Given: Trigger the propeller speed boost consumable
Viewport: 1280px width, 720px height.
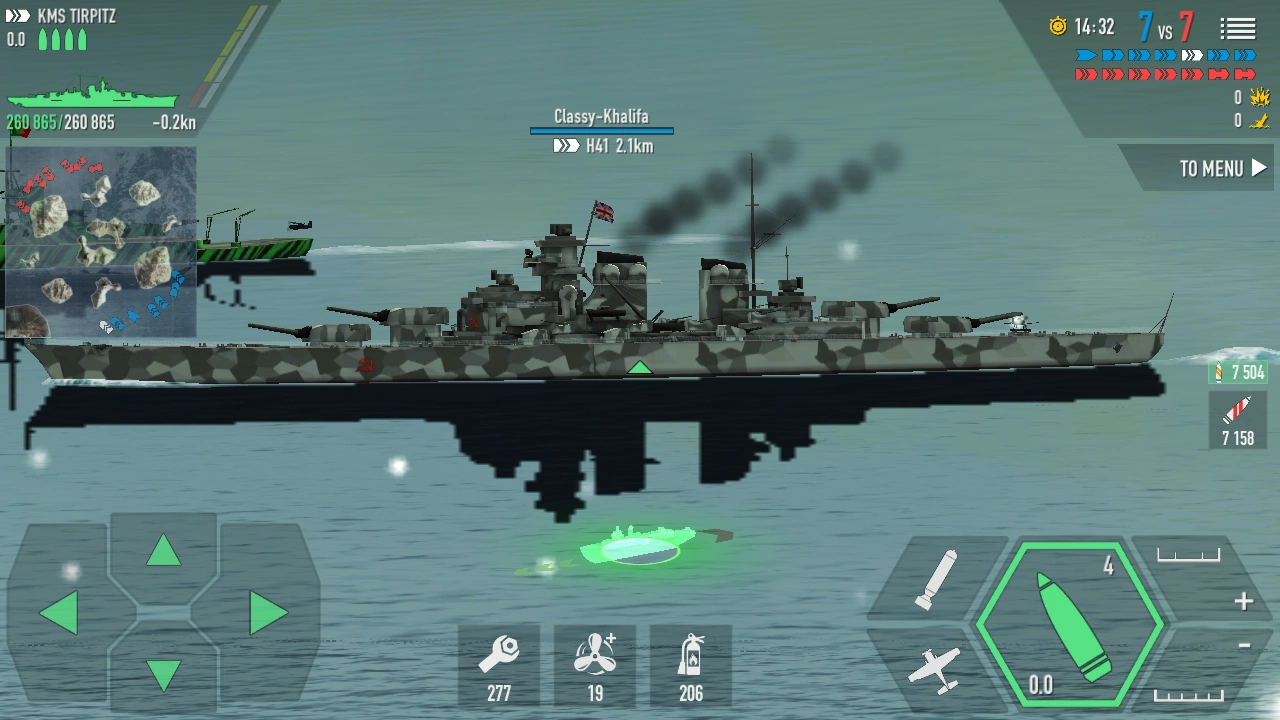Looking at the screenshot, I should click(x=595, y=664).
